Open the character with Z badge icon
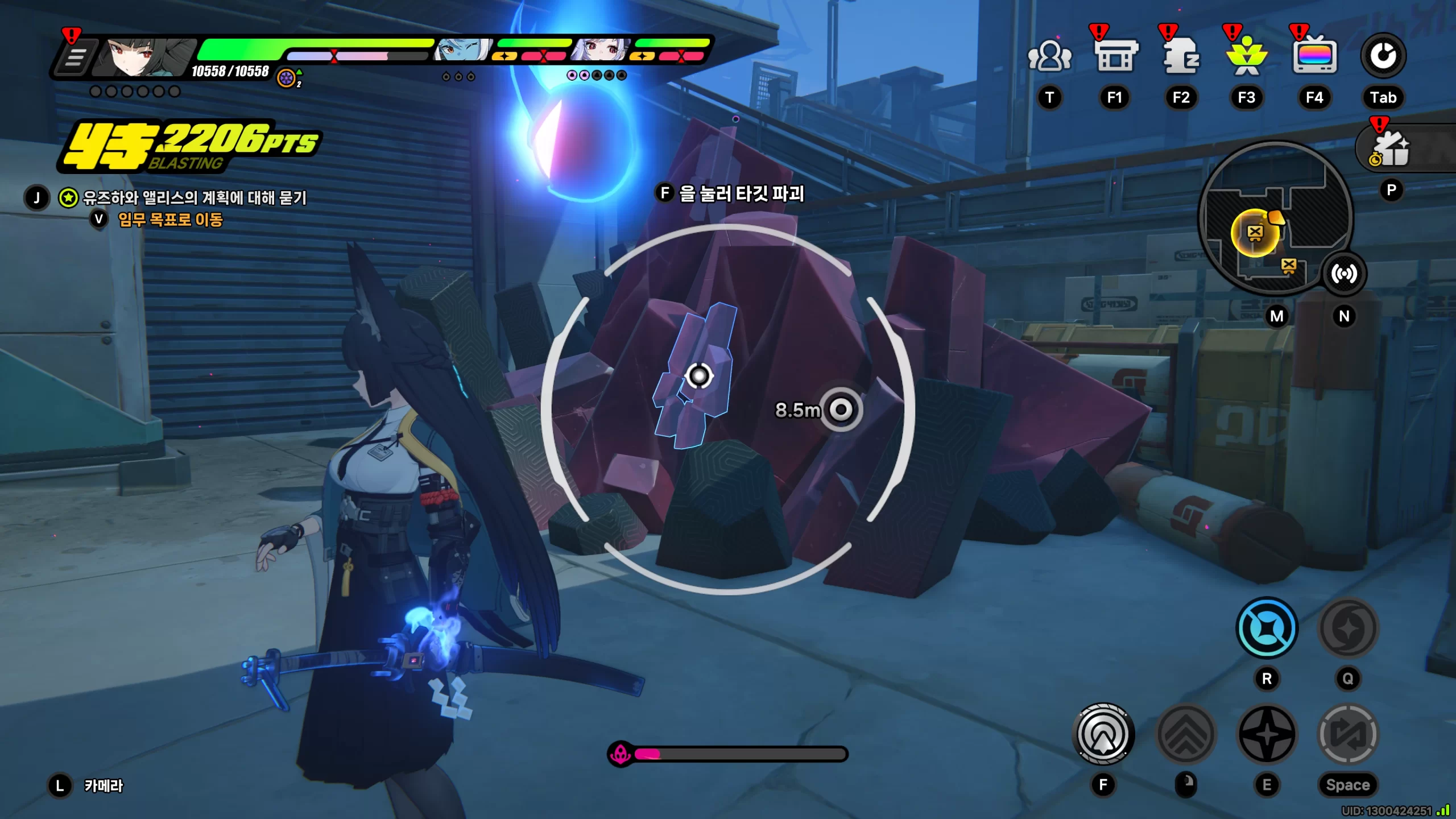The height and width of the screenshot is (819, 1456). (x=1181, y=56)
